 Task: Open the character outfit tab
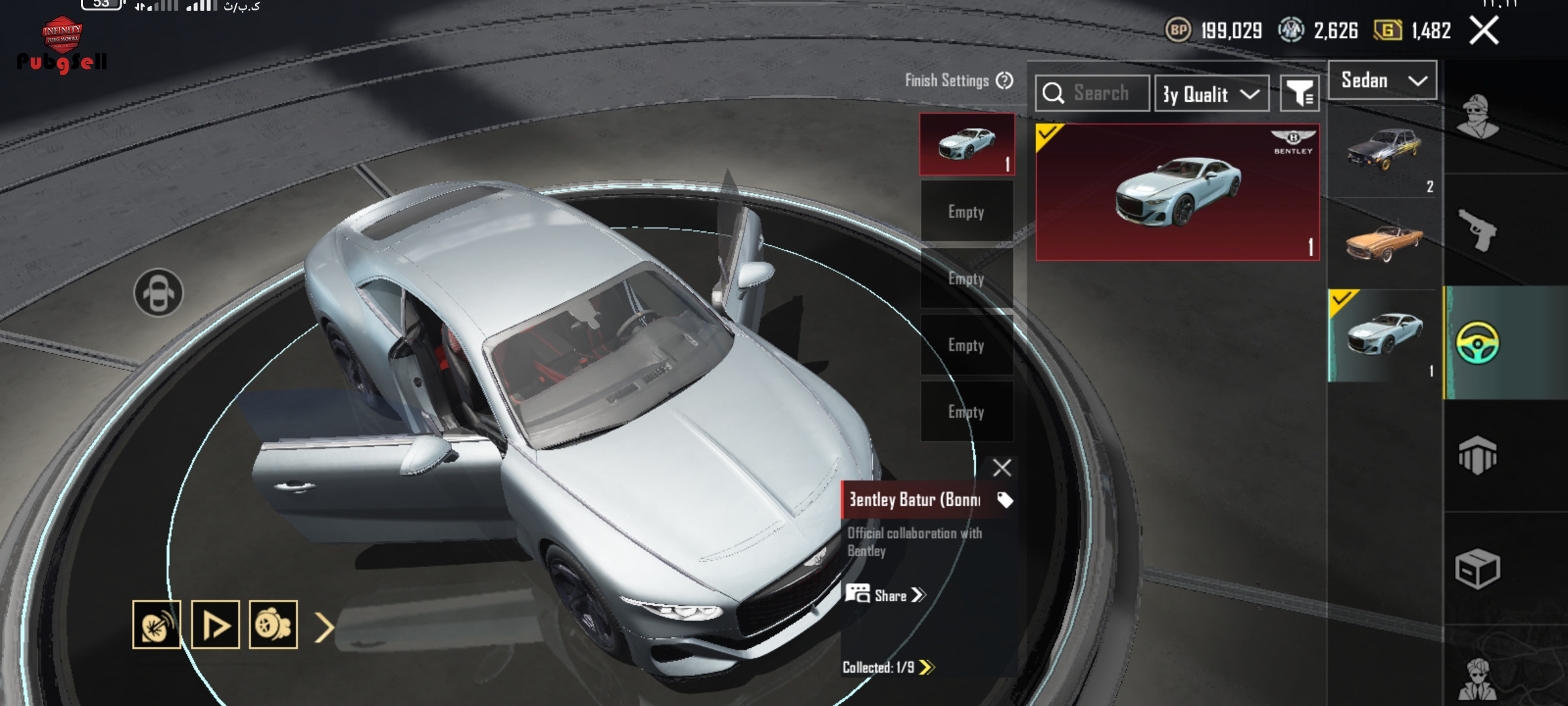[1477, 116]
